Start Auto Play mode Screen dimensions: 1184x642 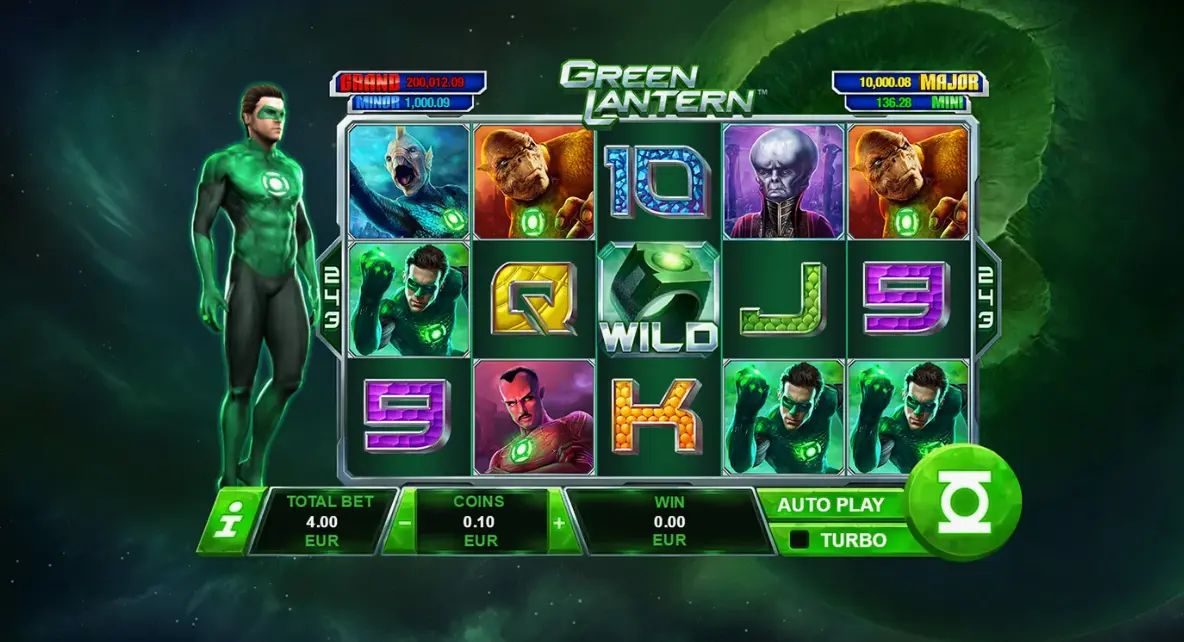pyautogui.click(x=832, y=505)
